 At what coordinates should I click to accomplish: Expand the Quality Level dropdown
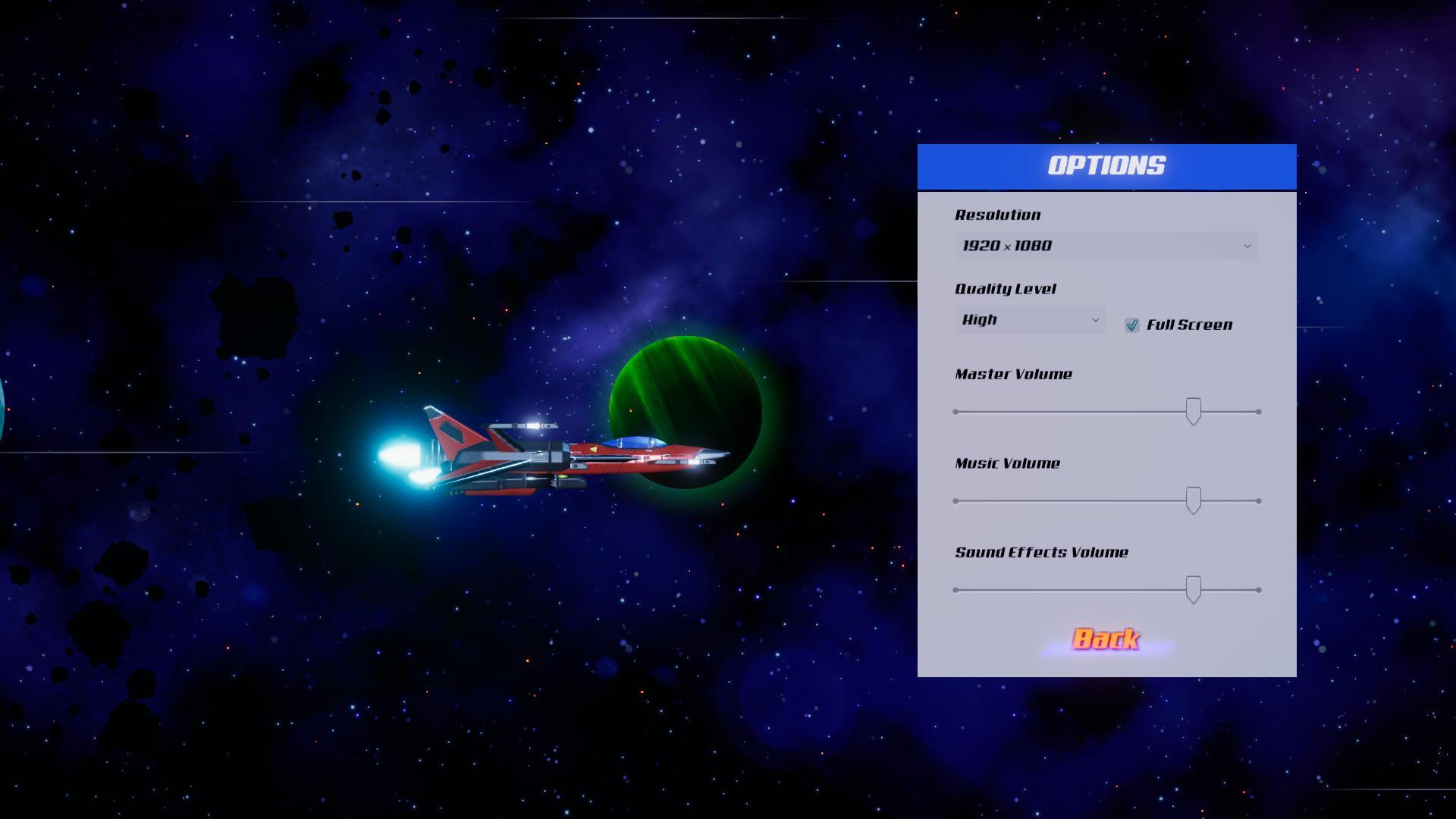1029,319
